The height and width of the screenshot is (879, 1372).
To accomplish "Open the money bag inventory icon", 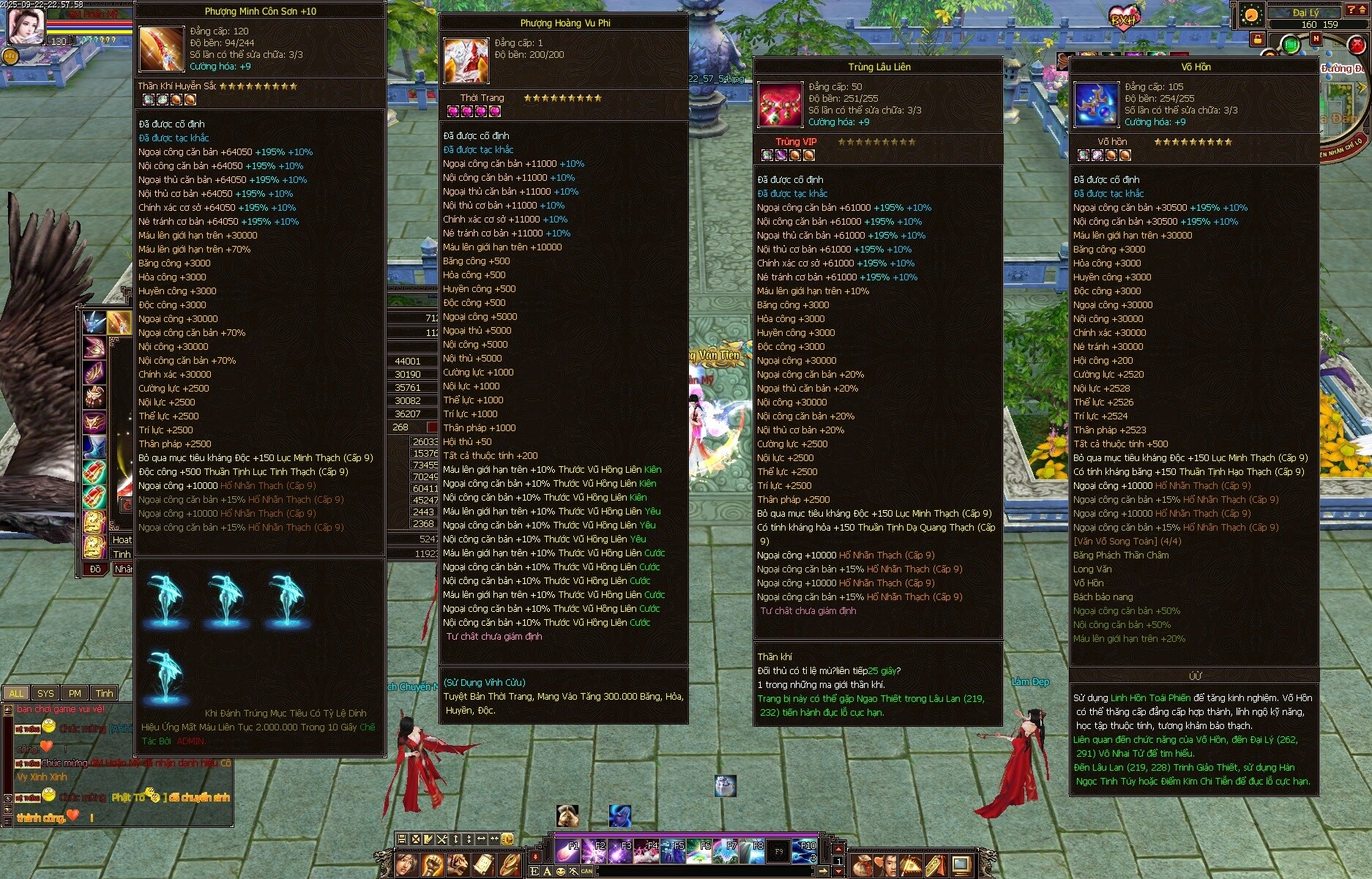I will point(861,865).
